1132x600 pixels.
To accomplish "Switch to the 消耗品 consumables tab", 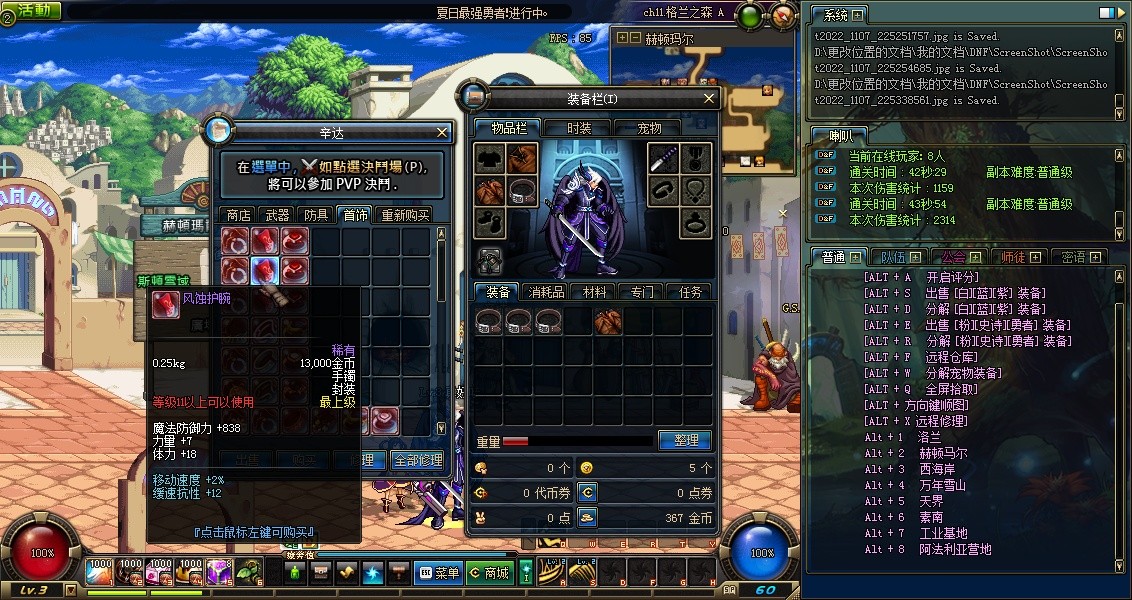I will [x=546, y=292].
